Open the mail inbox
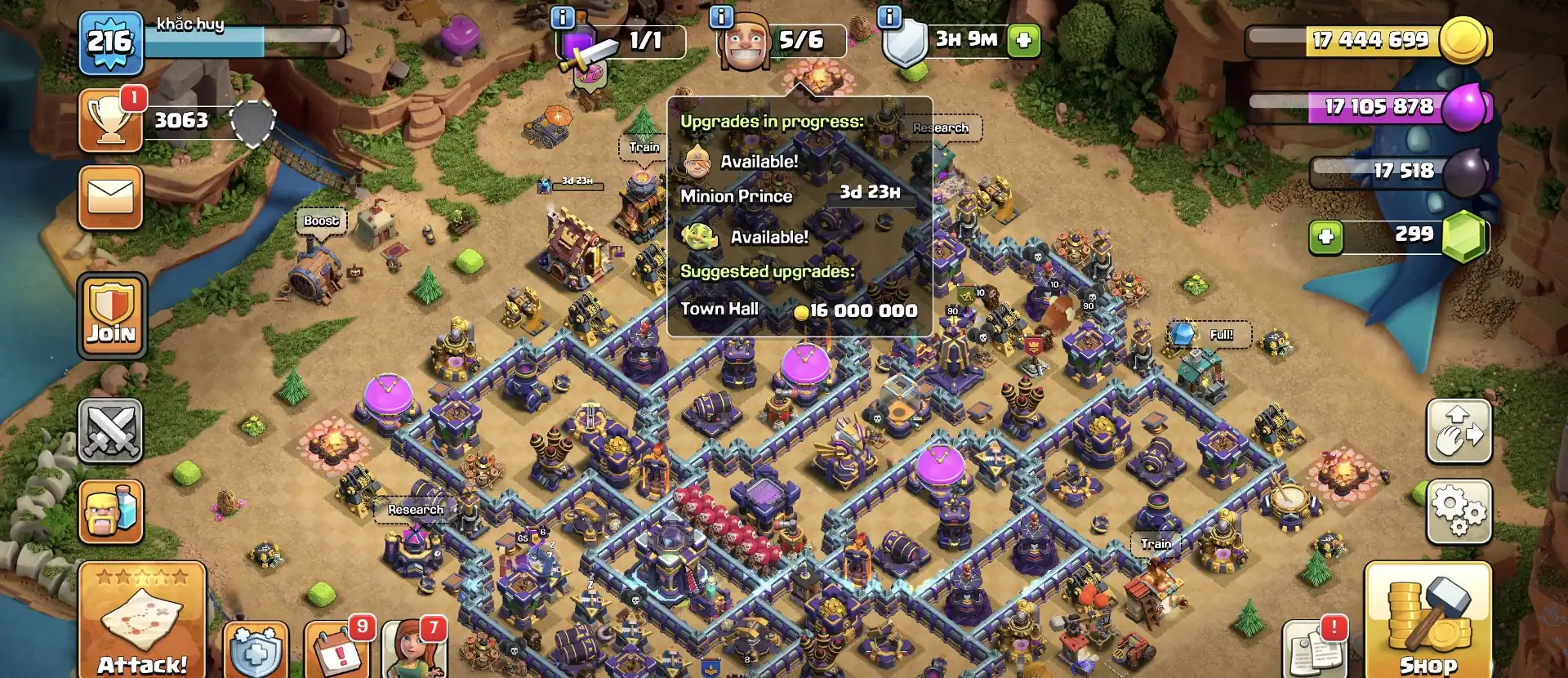 111,198
